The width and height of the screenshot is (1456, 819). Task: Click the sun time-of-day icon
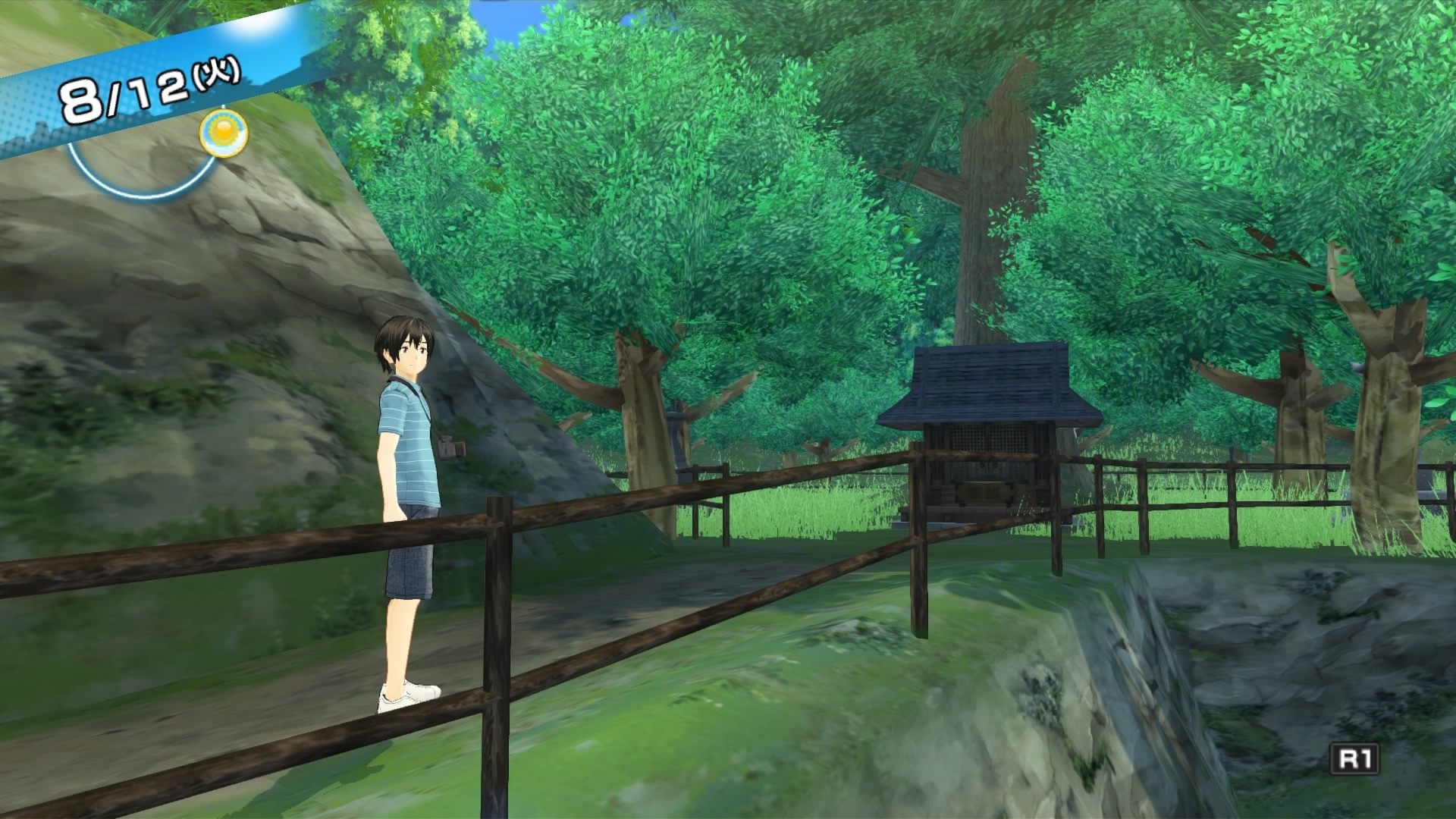pyautogui.click(x=223, y=133)
